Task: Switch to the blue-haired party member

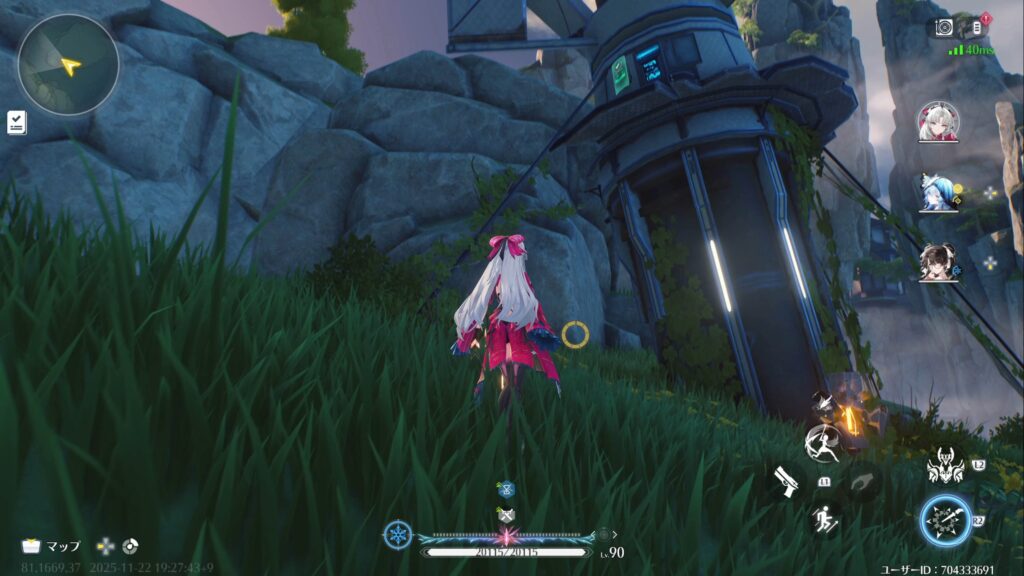Action: point(937,193)
